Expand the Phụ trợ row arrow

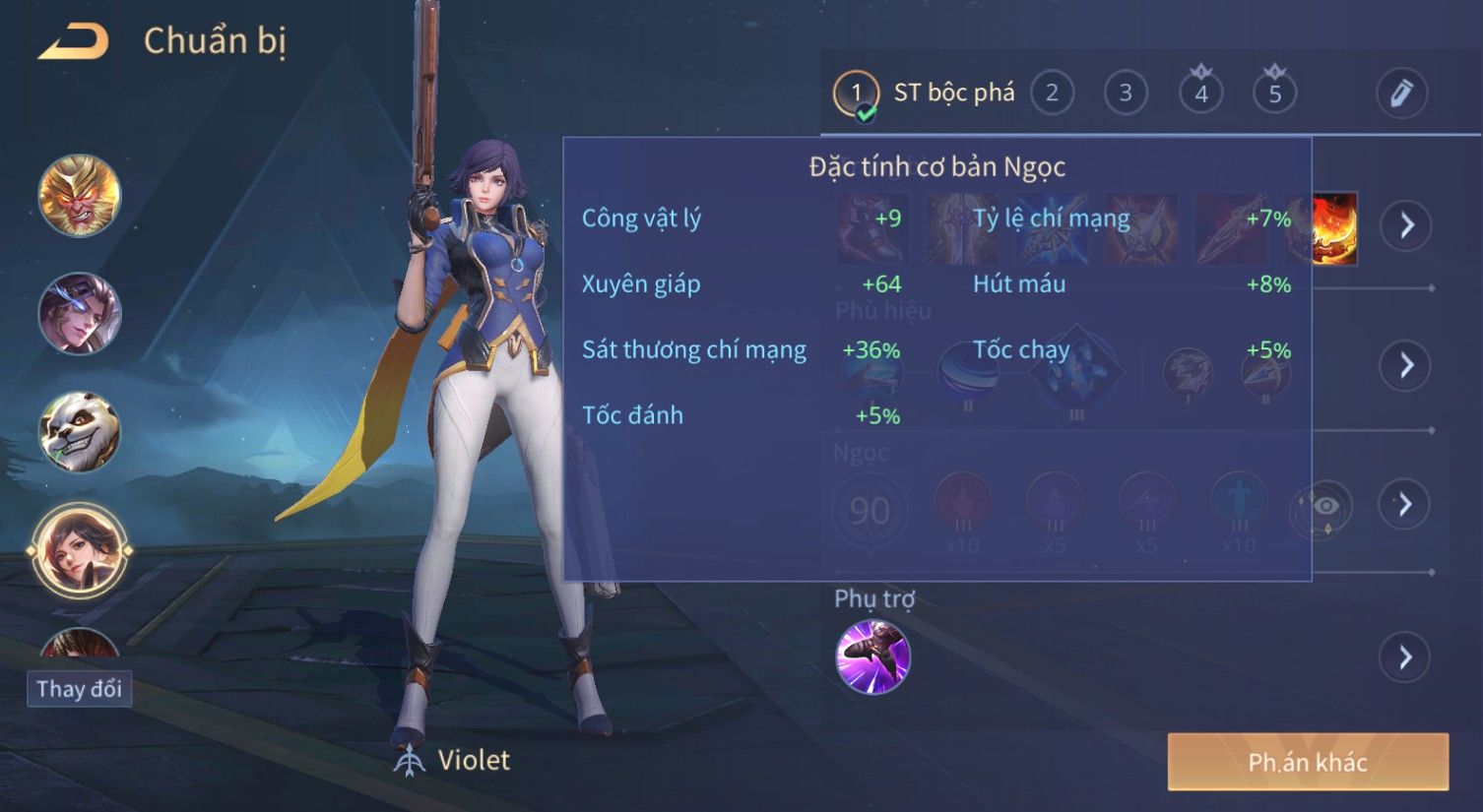click(x=1406, y=656)
